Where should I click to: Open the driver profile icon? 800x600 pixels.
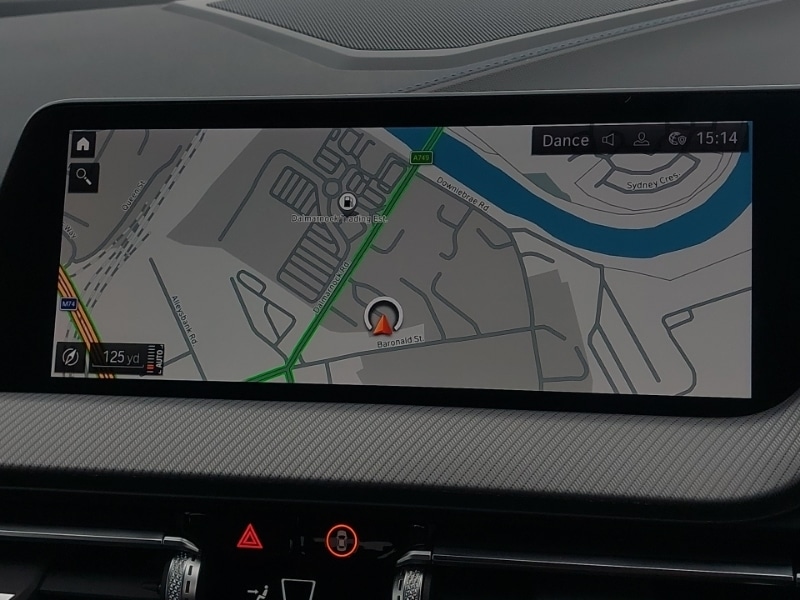coord(641,140)
